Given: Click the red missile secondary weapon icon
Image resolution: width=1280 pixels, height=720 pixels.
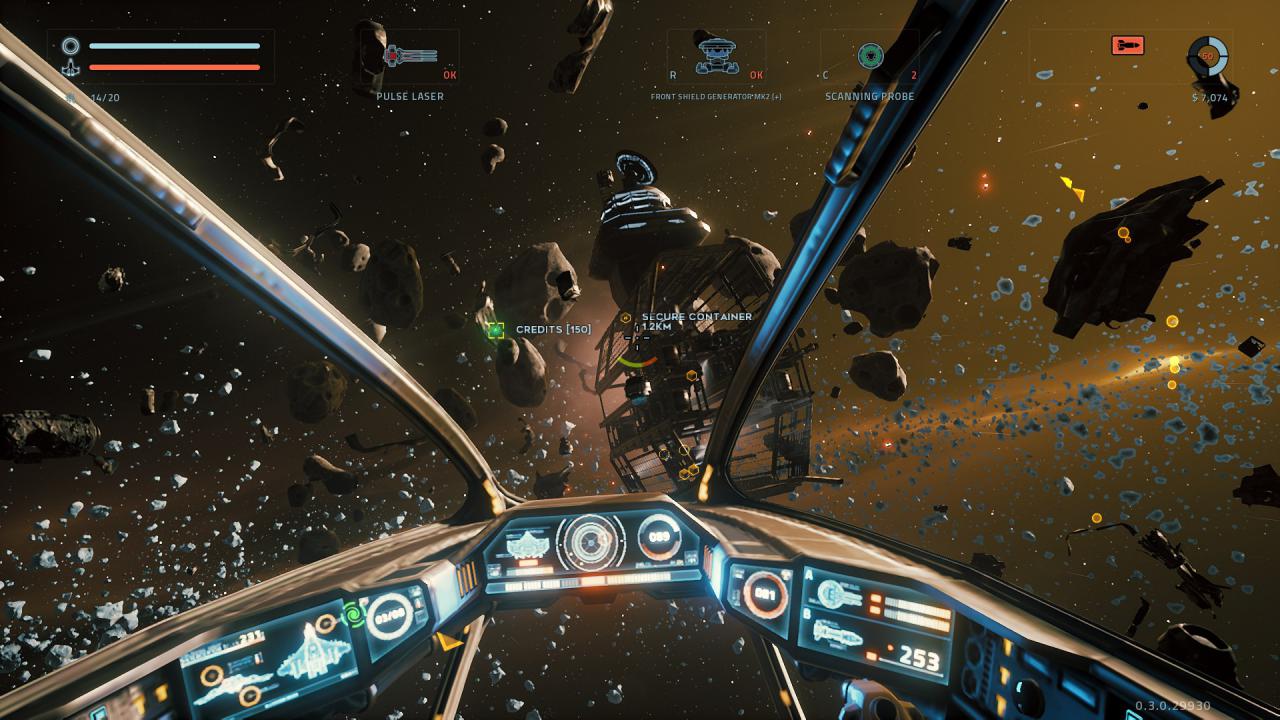Looking at the screenshot, I should (x=1127, y=45).
